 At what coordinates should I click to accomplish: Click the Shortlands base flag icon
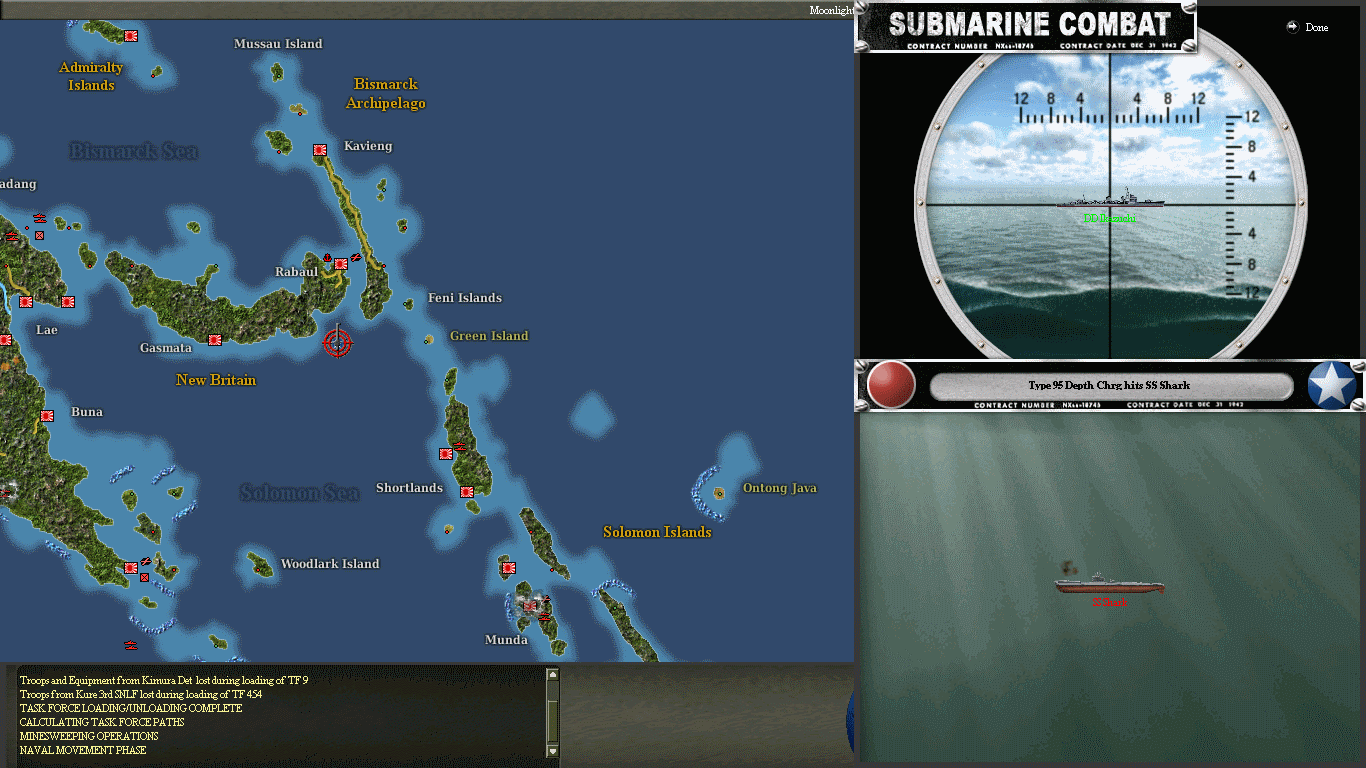coord(465,491)
